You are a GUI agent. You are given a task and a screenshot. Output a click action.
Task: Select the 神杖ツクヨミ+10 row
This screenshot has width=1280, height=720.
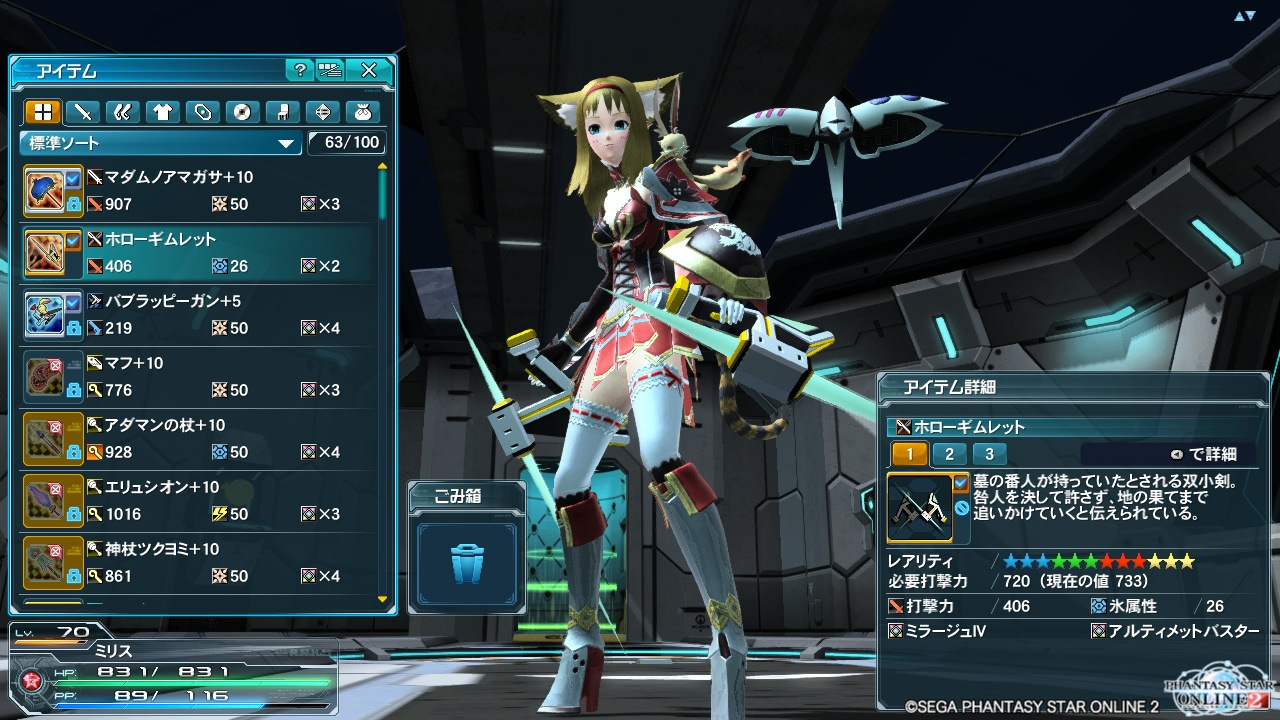(x=200, y=563)
